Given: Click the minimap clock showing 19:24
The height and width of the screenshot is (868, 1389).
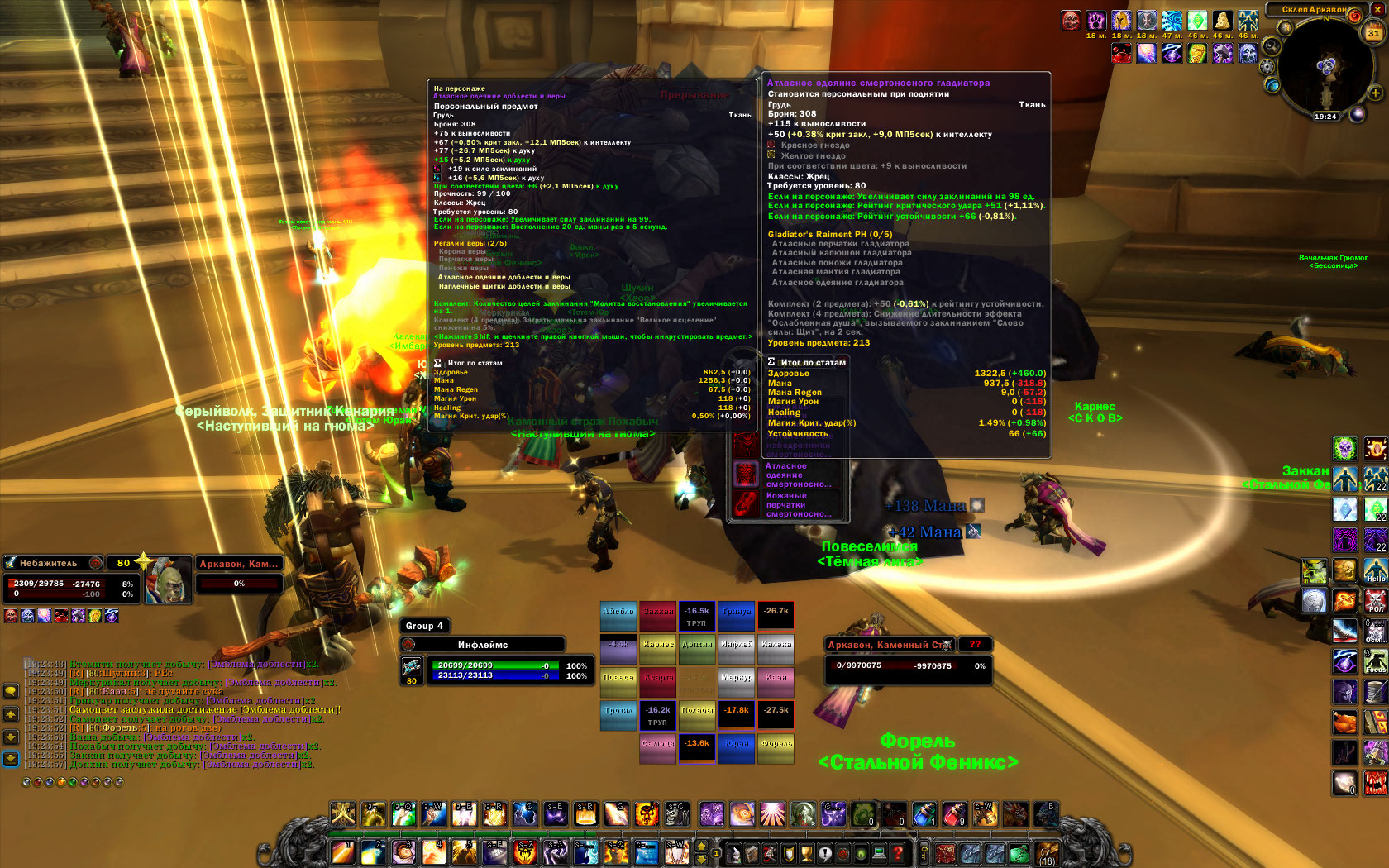Looking at the screenshot, I should pos(1325,117).
